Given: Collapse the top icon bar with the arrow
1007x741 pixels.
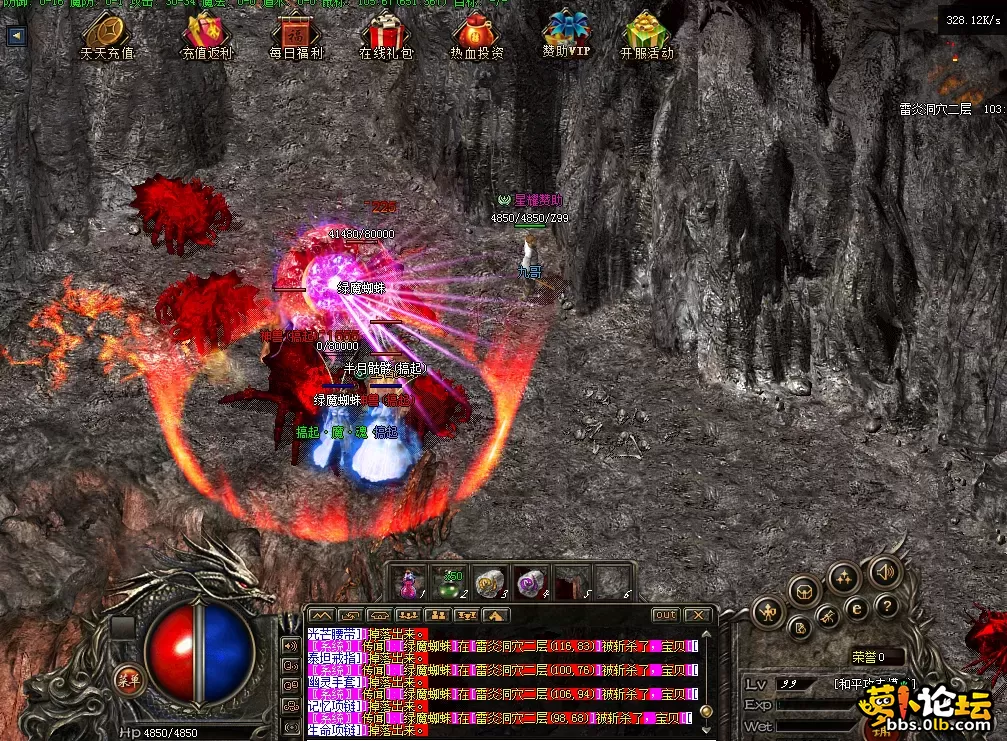Looking at the screenshot, I should (x=16, y=36).
